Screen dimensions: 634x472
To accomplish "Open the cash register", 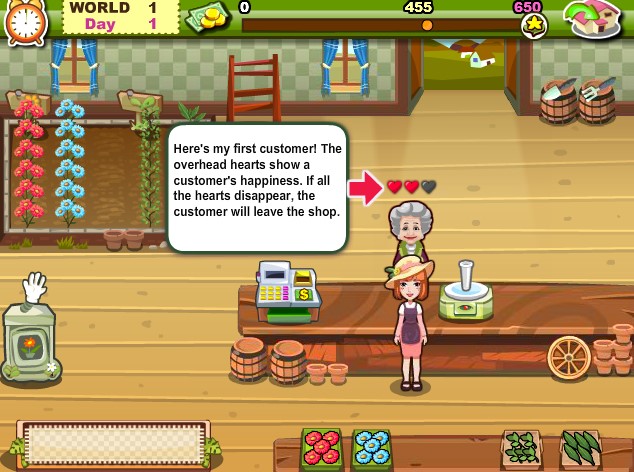I will (287, 289).
